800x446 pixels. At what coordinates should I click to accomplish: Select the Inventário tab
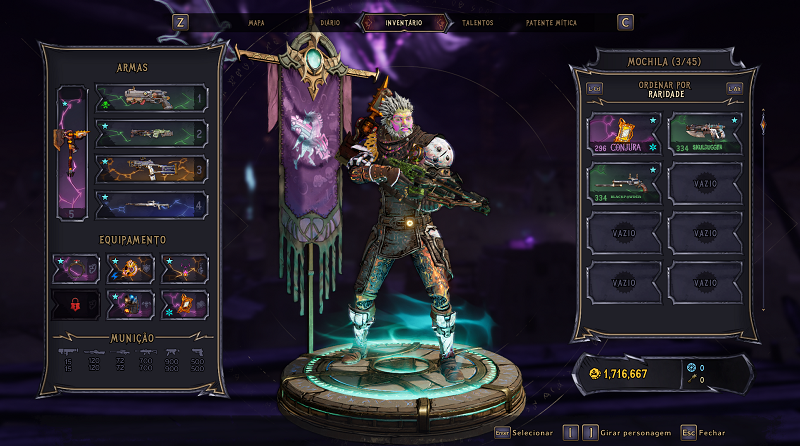[x=404, y=22]
